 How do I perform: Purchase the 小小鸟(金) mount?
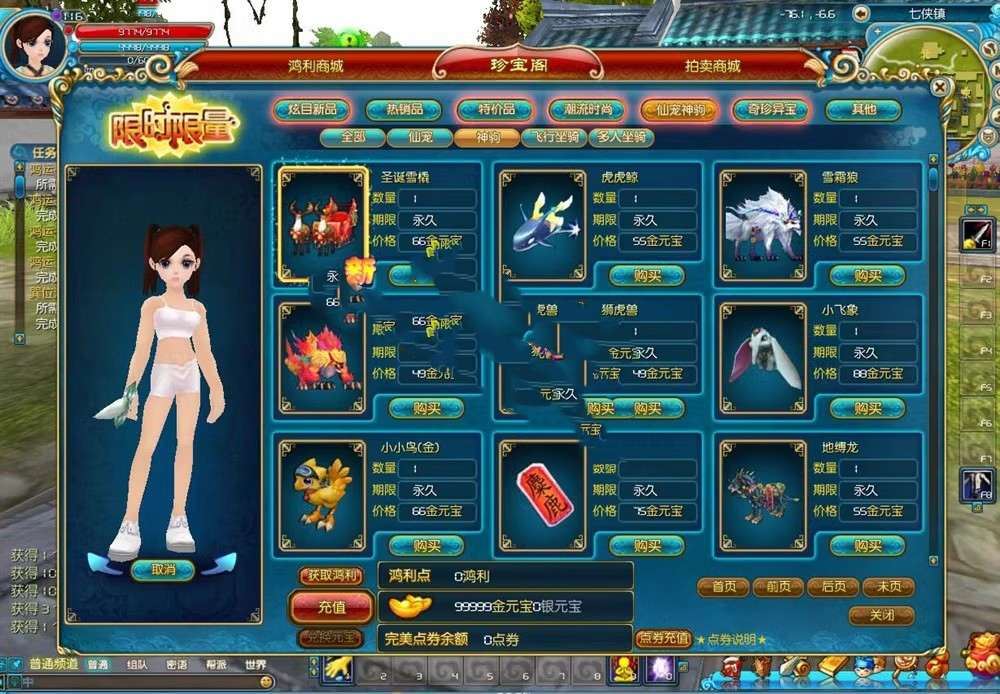tap(426, 545)
